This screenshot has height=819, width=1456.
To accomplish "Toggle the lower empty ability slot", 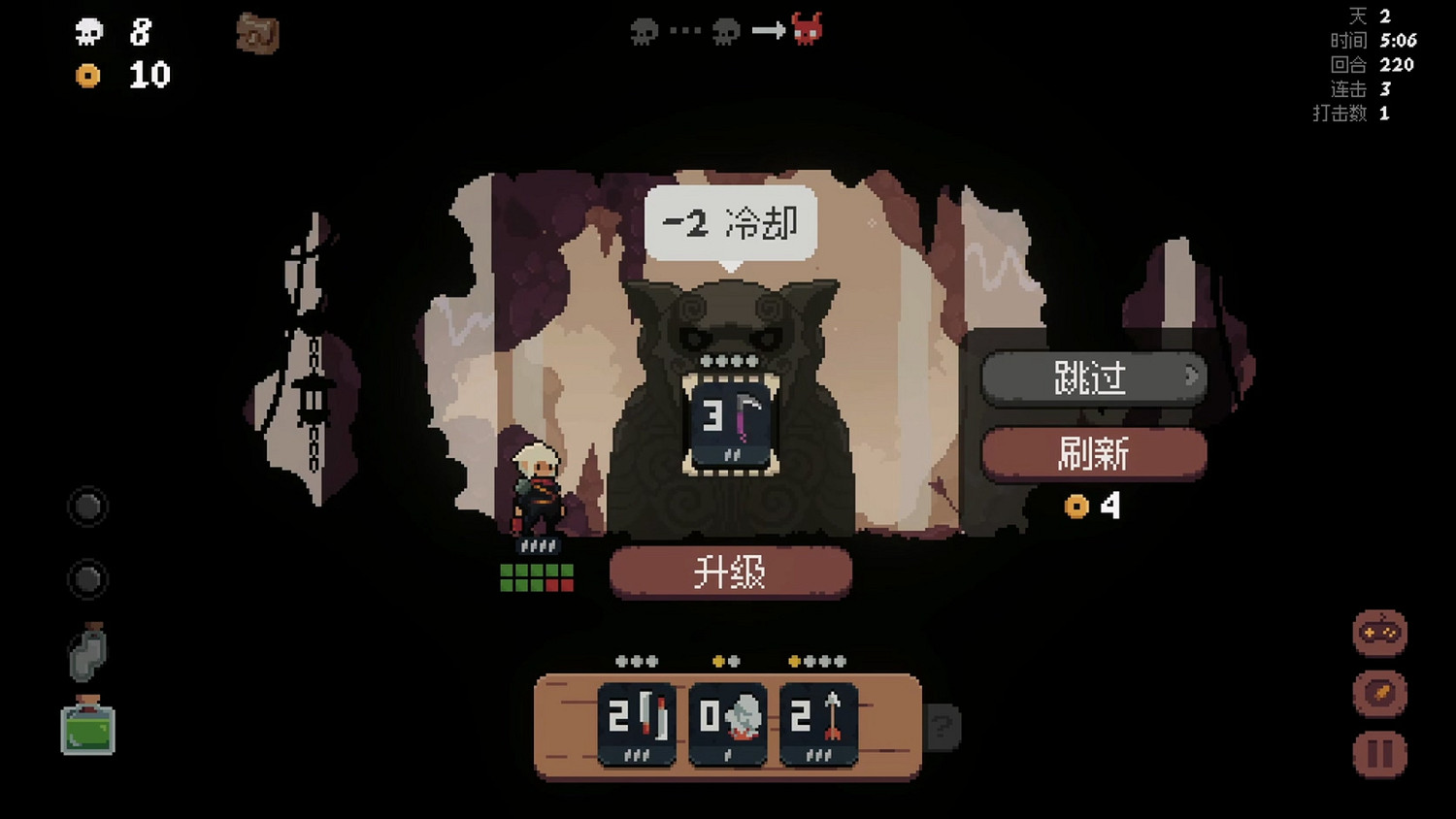I will click(x=86, y=580).
